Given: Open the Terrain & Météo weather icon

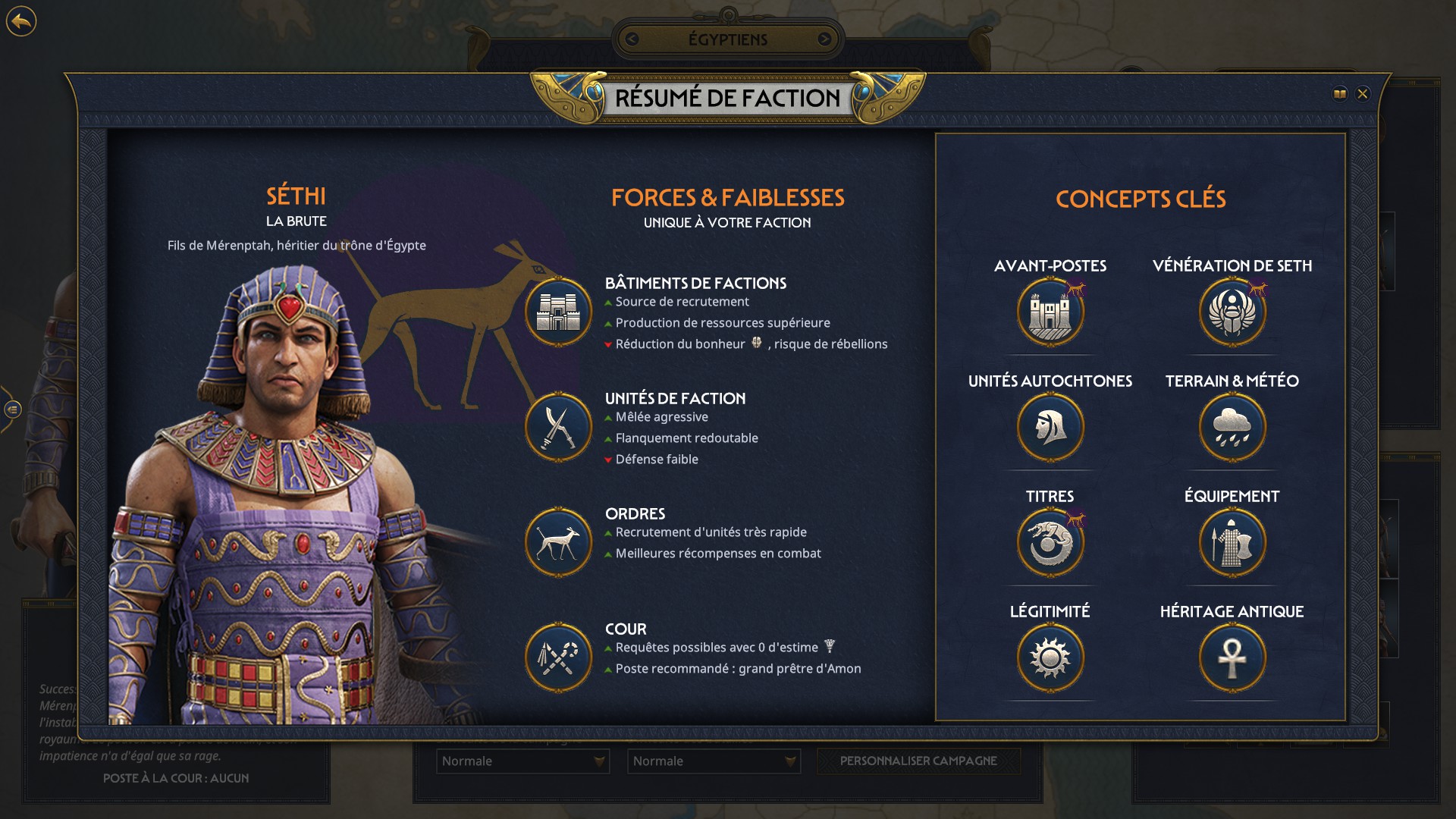Looking at the screenshot, I should click(x=1231, y=427).
